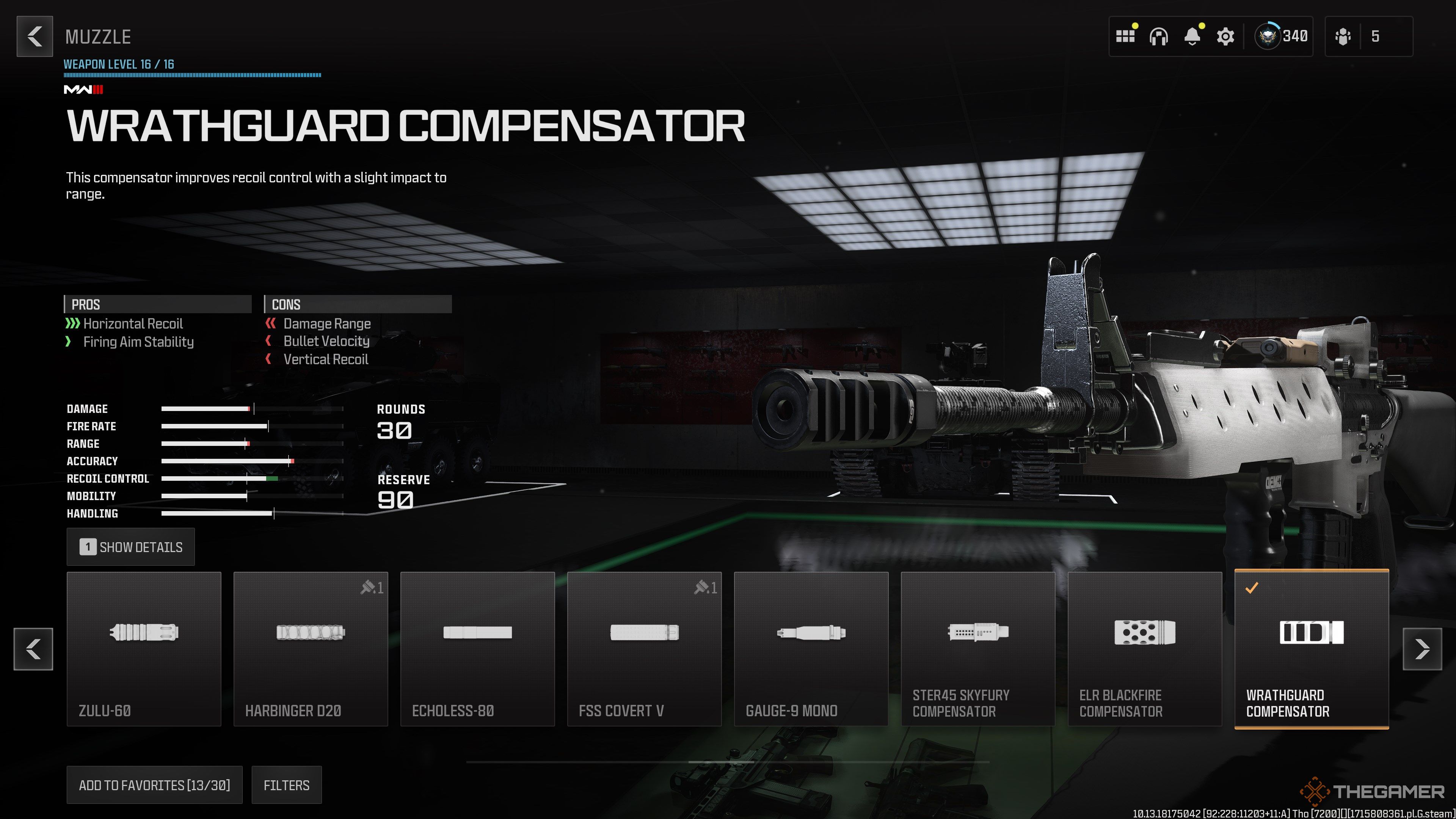Choose the STER45 Skyfury Compensator
1456x819 pixels.
click(977, 648)
